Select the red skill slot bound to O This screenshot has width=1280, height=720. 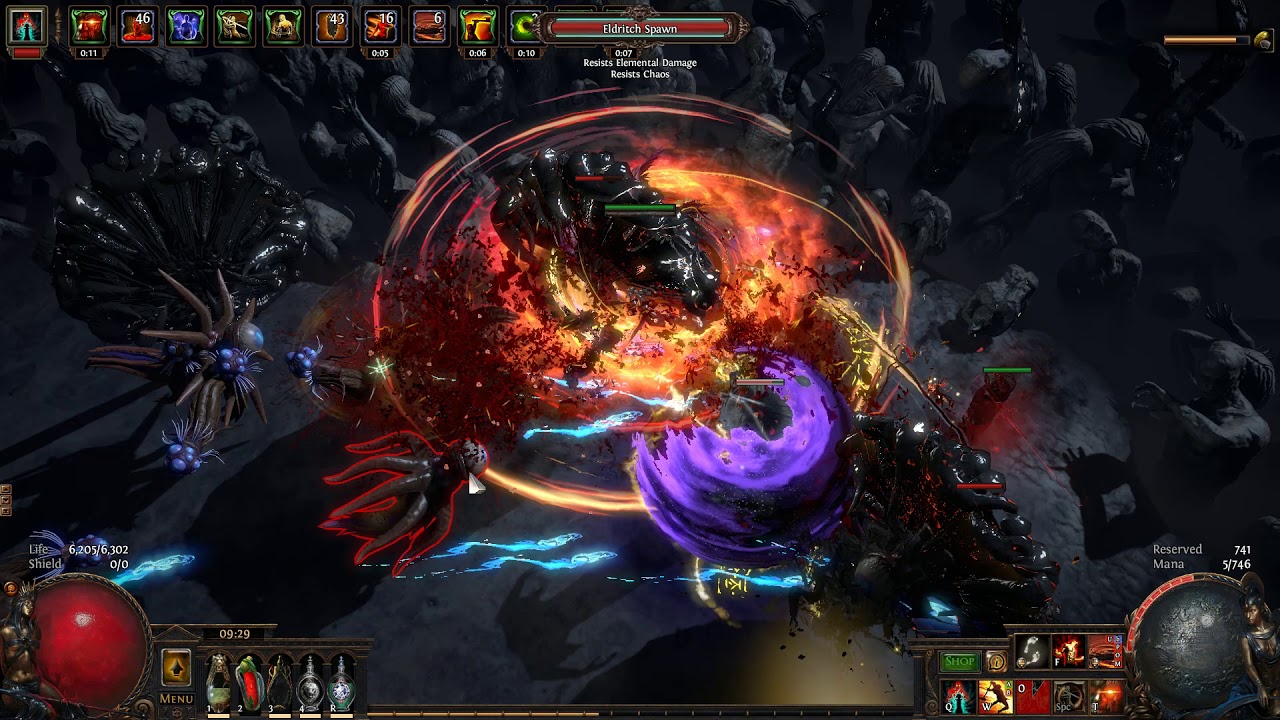pyautogui.click(x=1032, y=696)
